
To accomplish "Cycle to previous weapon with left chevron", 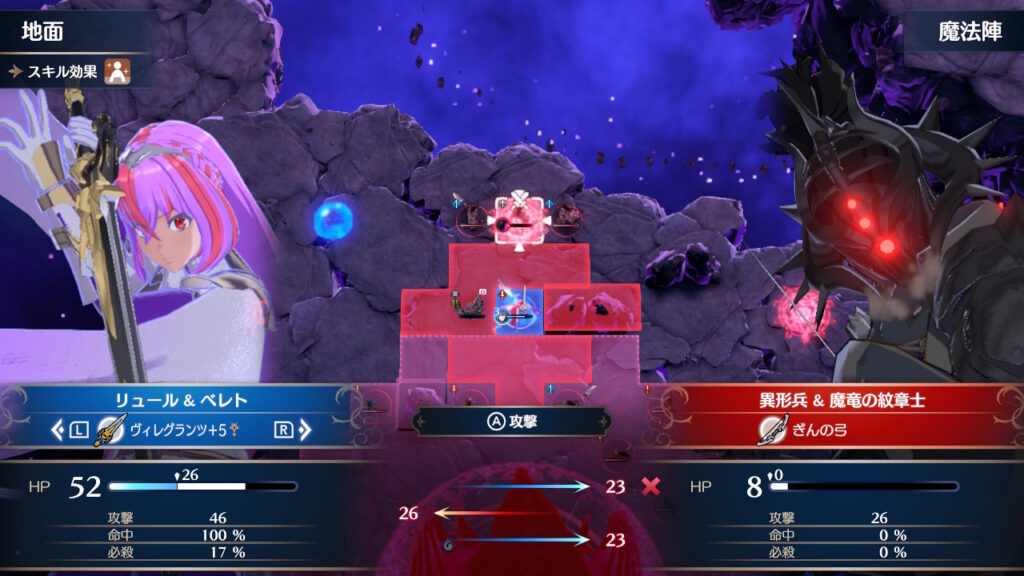I will [56, 431].
